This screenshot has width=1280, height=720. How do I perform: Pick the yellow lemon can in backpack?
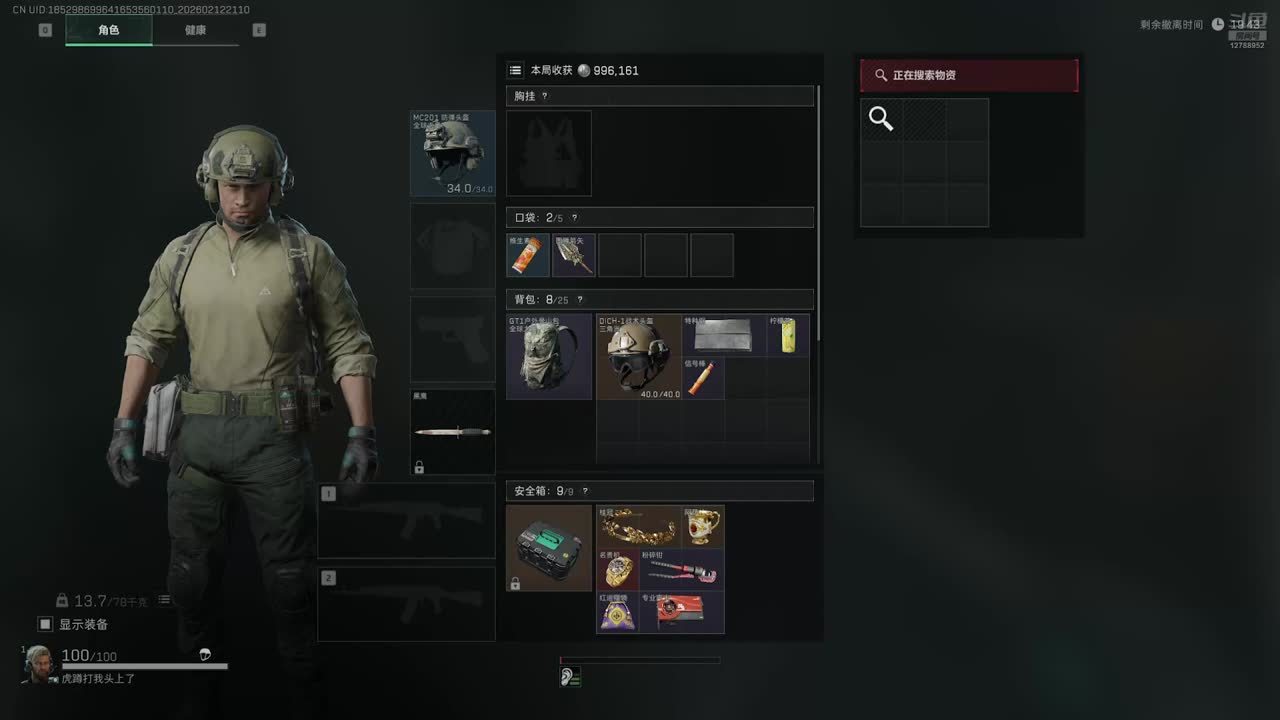tap(788, 335)
